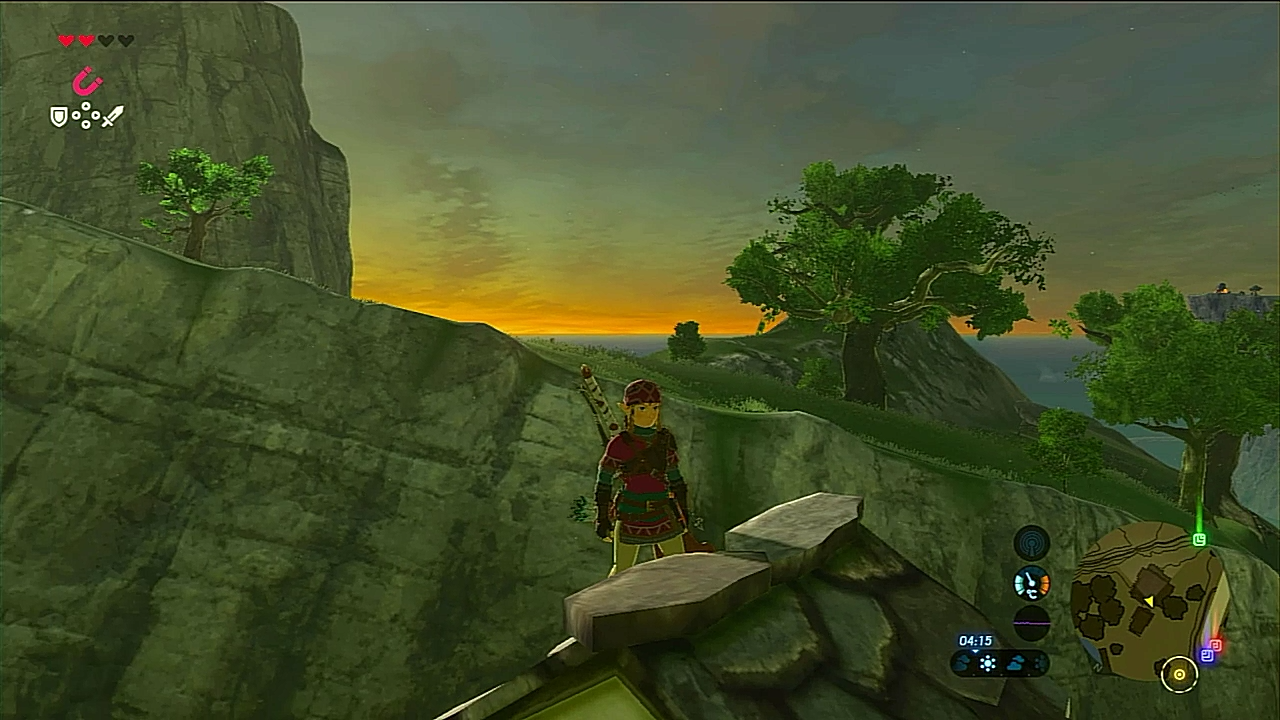Click the red shrine marker beside minimap
The image size is (1280, 720).
pos(1216,645)
